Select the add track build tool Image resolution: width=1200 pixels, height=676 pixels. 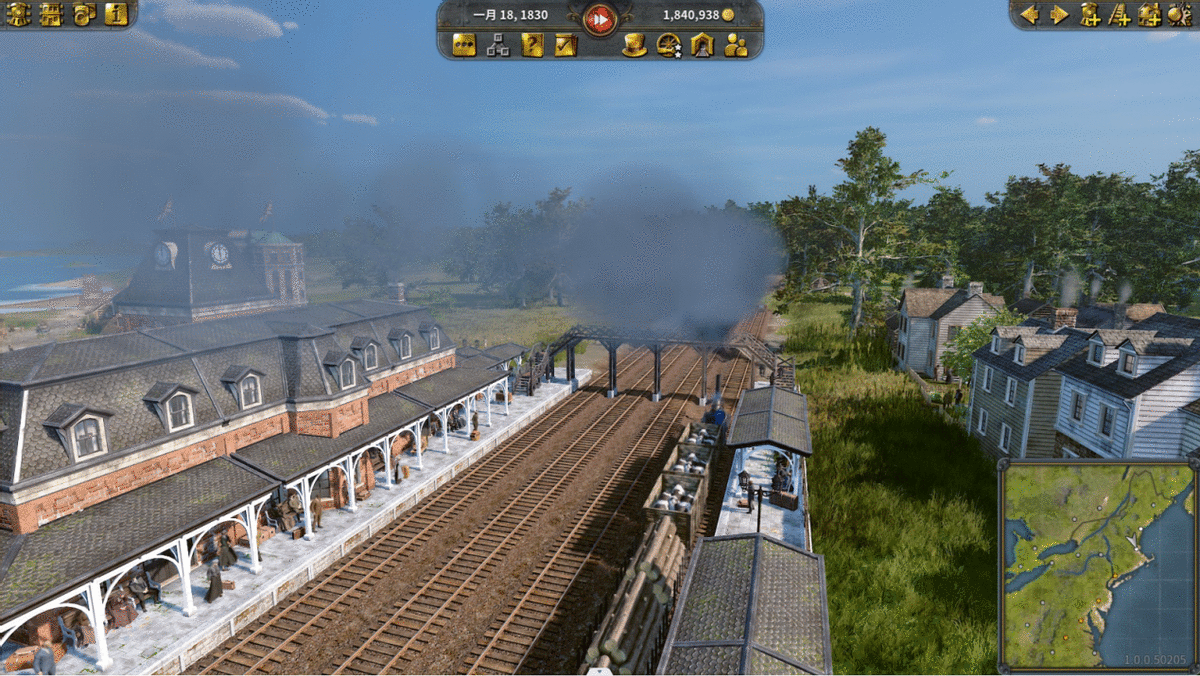[1121, 14]
